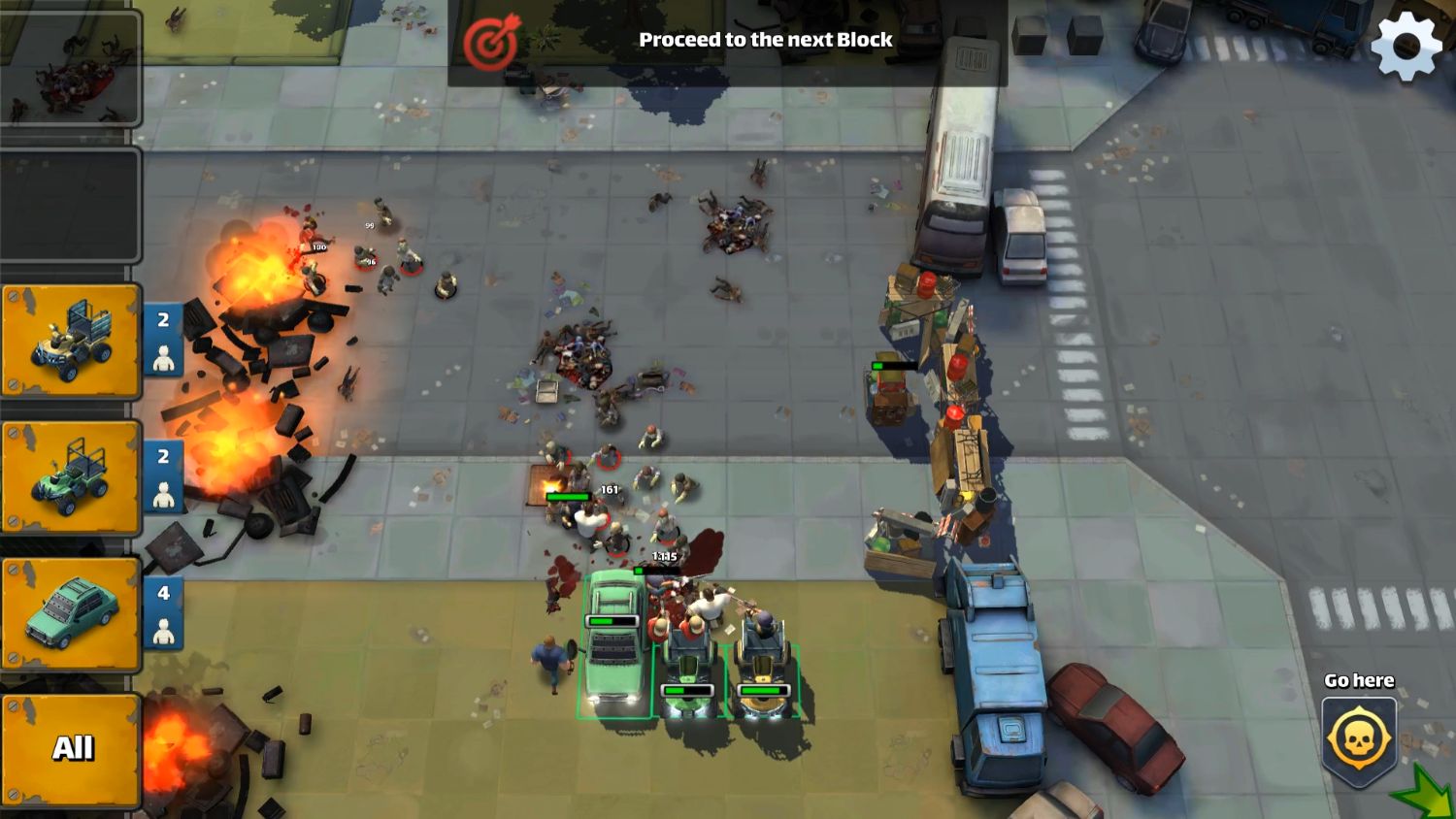Click the red target objective icon
1456x819 pixels.
[x=489, y=43]
